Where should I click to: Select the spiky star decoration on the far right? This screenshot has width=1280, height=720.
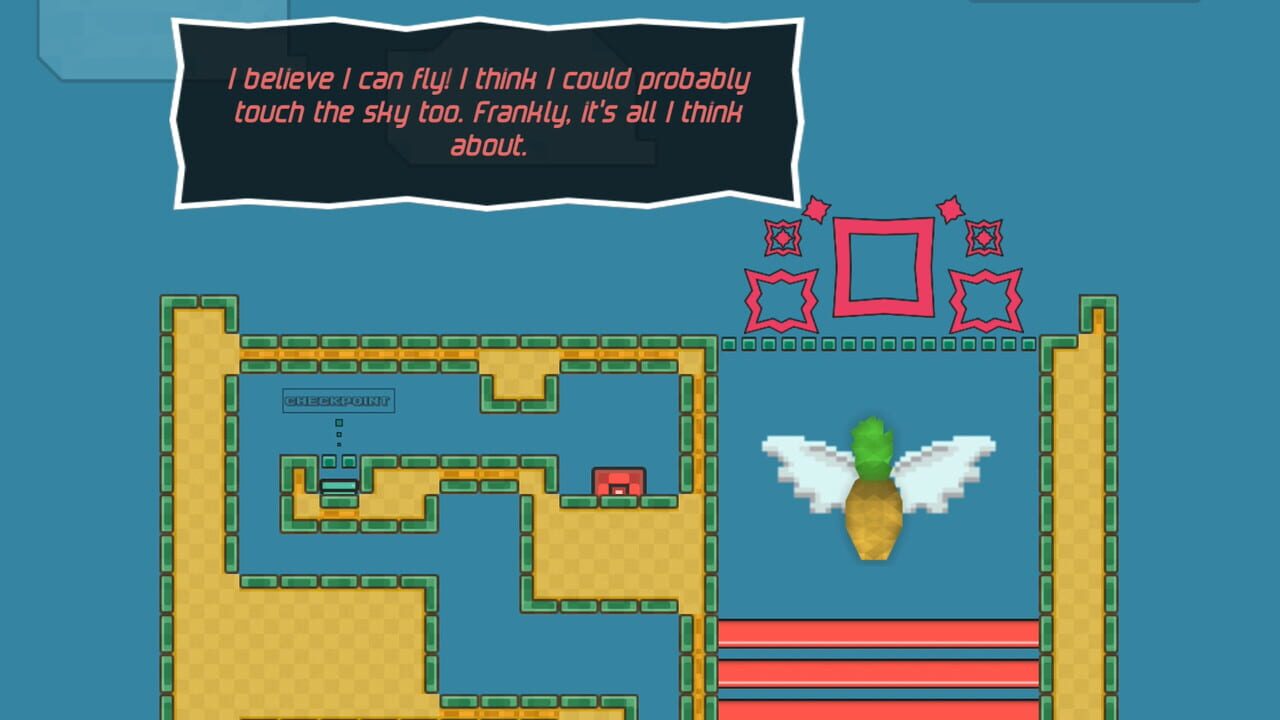click(x=984, y=297)
